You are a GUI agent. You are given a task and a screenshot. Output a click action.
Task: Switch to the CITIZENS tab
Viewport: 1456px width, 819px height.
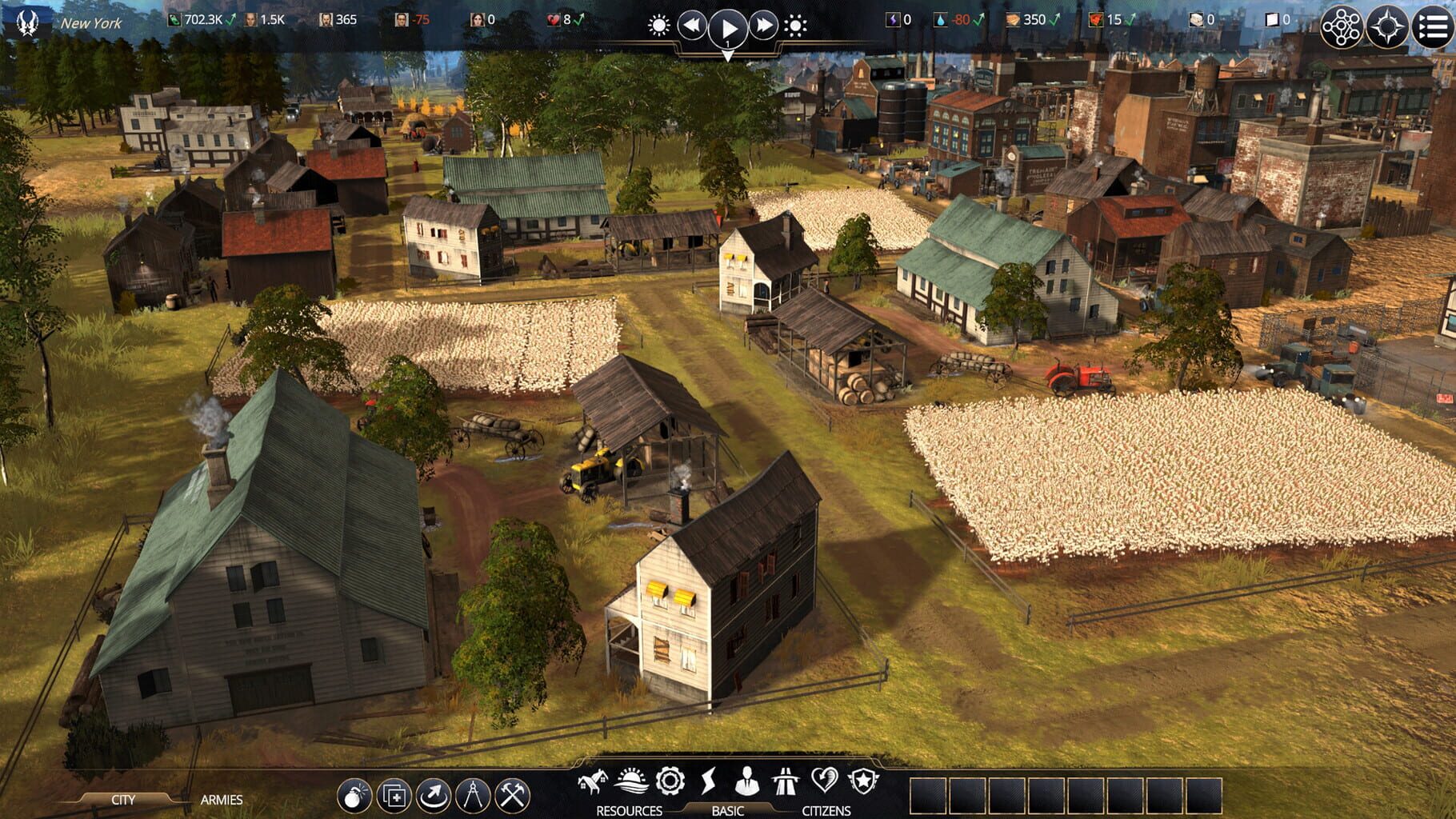coord(826,809)
